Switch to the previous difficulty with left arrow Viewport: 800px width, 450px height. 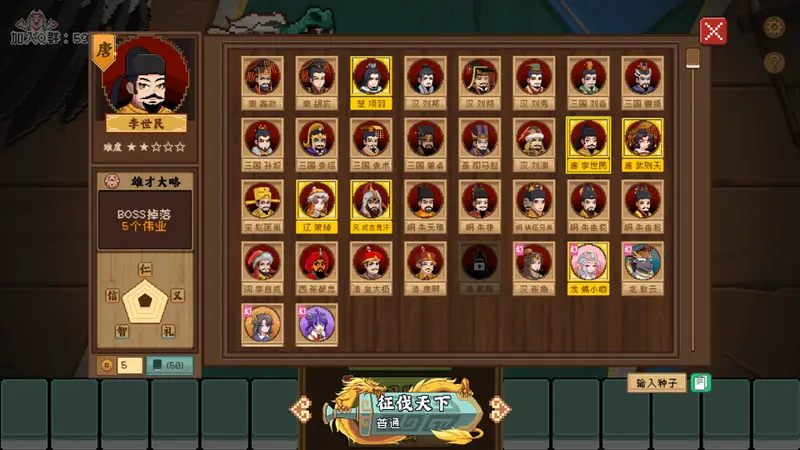point(303,407)
